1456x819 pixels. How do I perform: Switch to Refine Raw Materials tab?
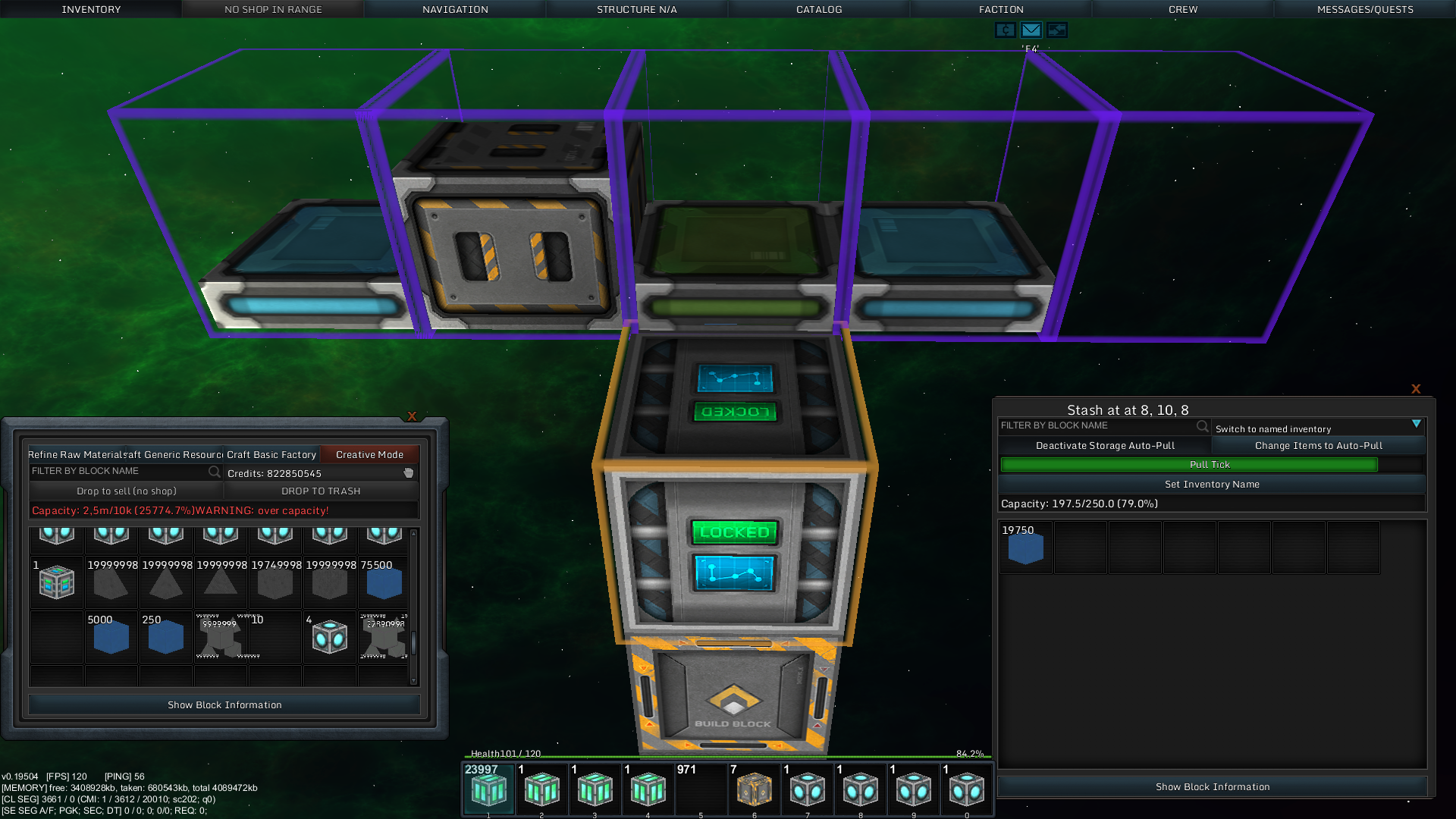point(76,454)
